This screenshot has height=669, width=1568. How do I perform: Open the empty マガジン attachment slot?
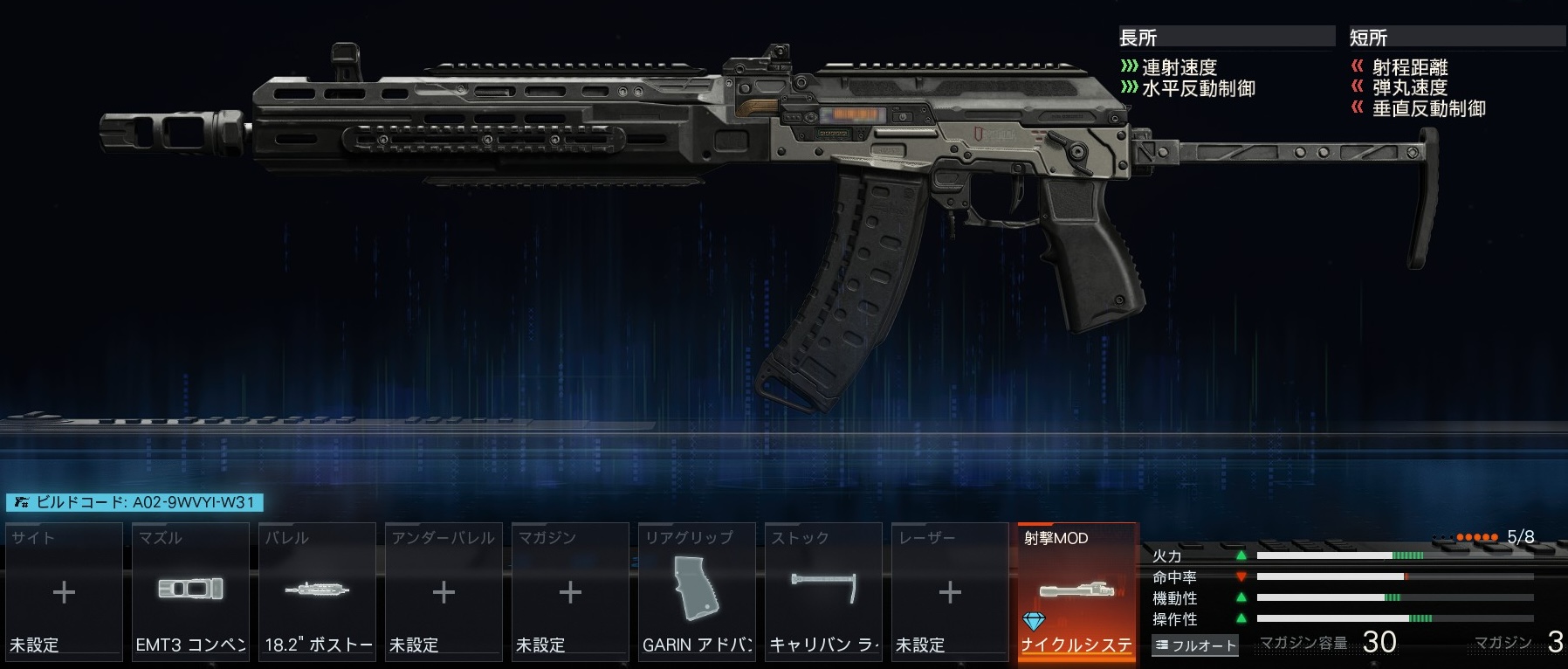pyautogui.click(x=570, y=591)
